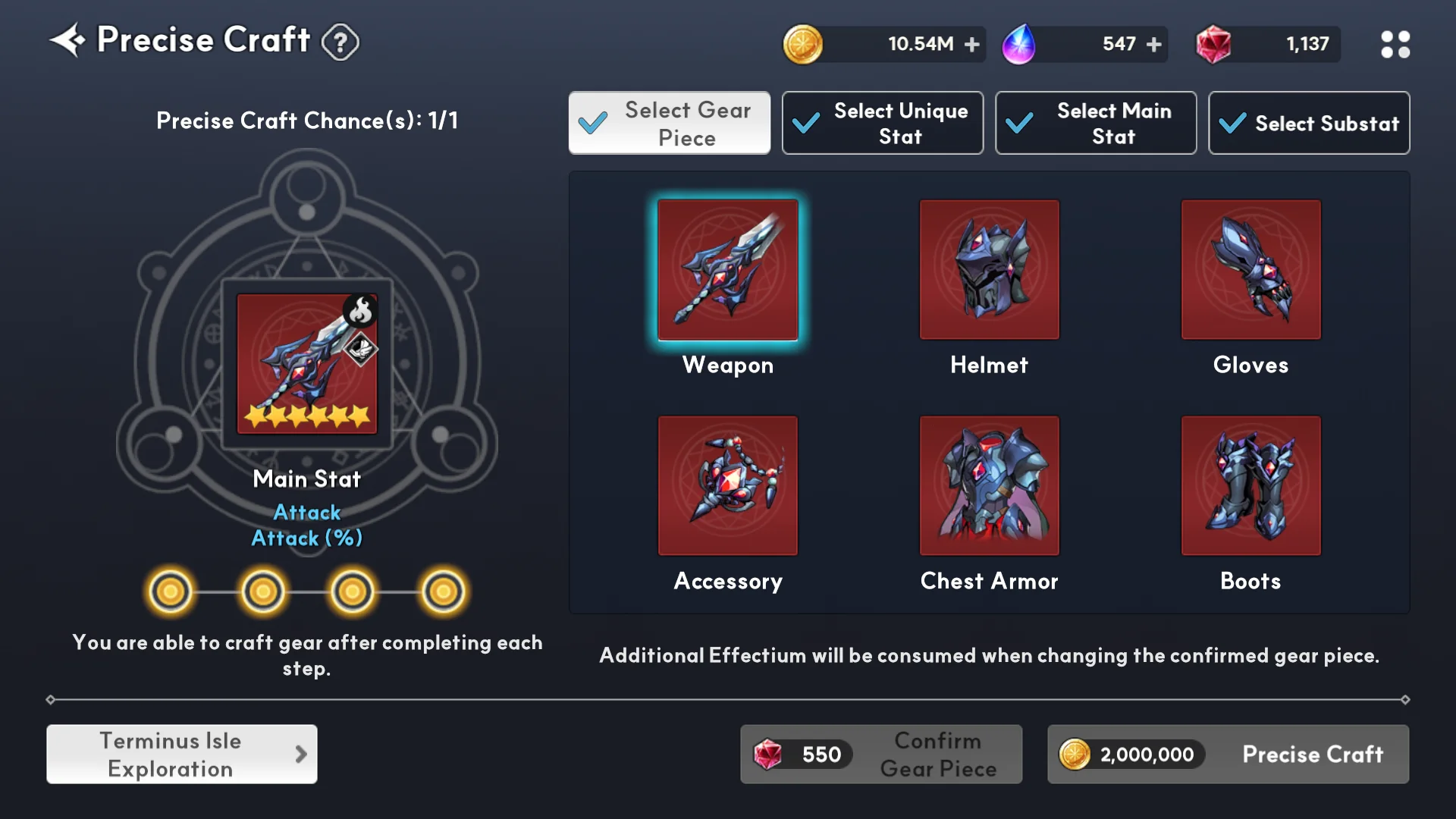Pick the Gloves gear piece
The image size is (1456, 819).
point(1250,271)
